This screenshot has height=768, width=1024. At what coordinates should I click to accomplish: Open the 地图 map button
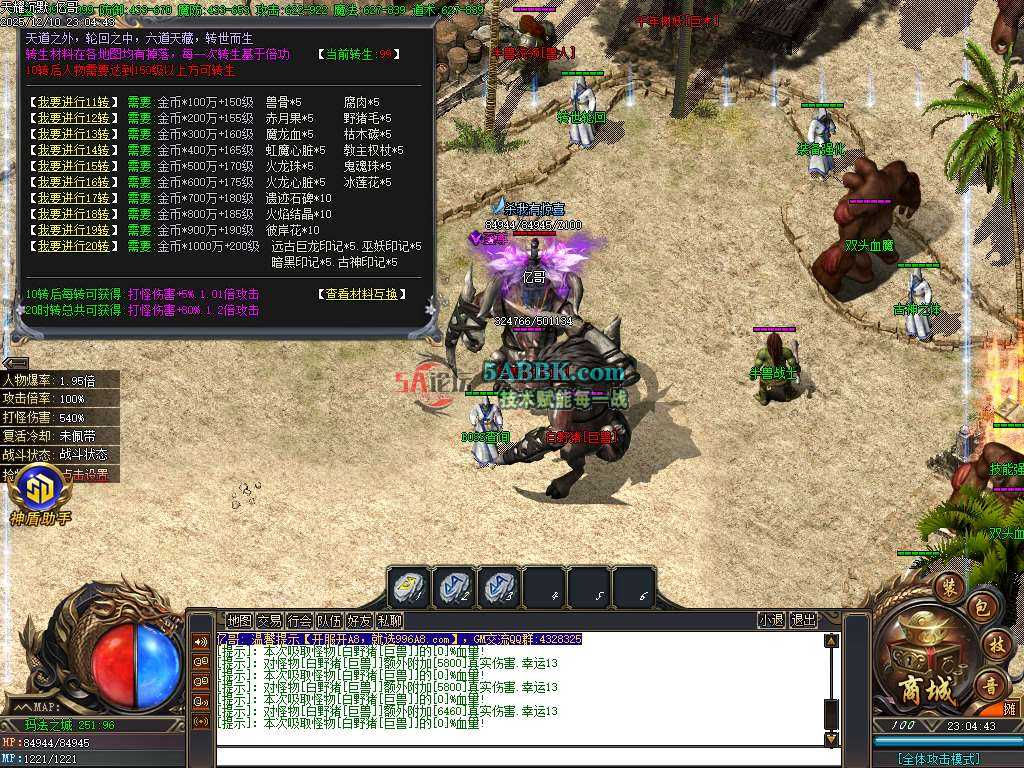point(239,621)
